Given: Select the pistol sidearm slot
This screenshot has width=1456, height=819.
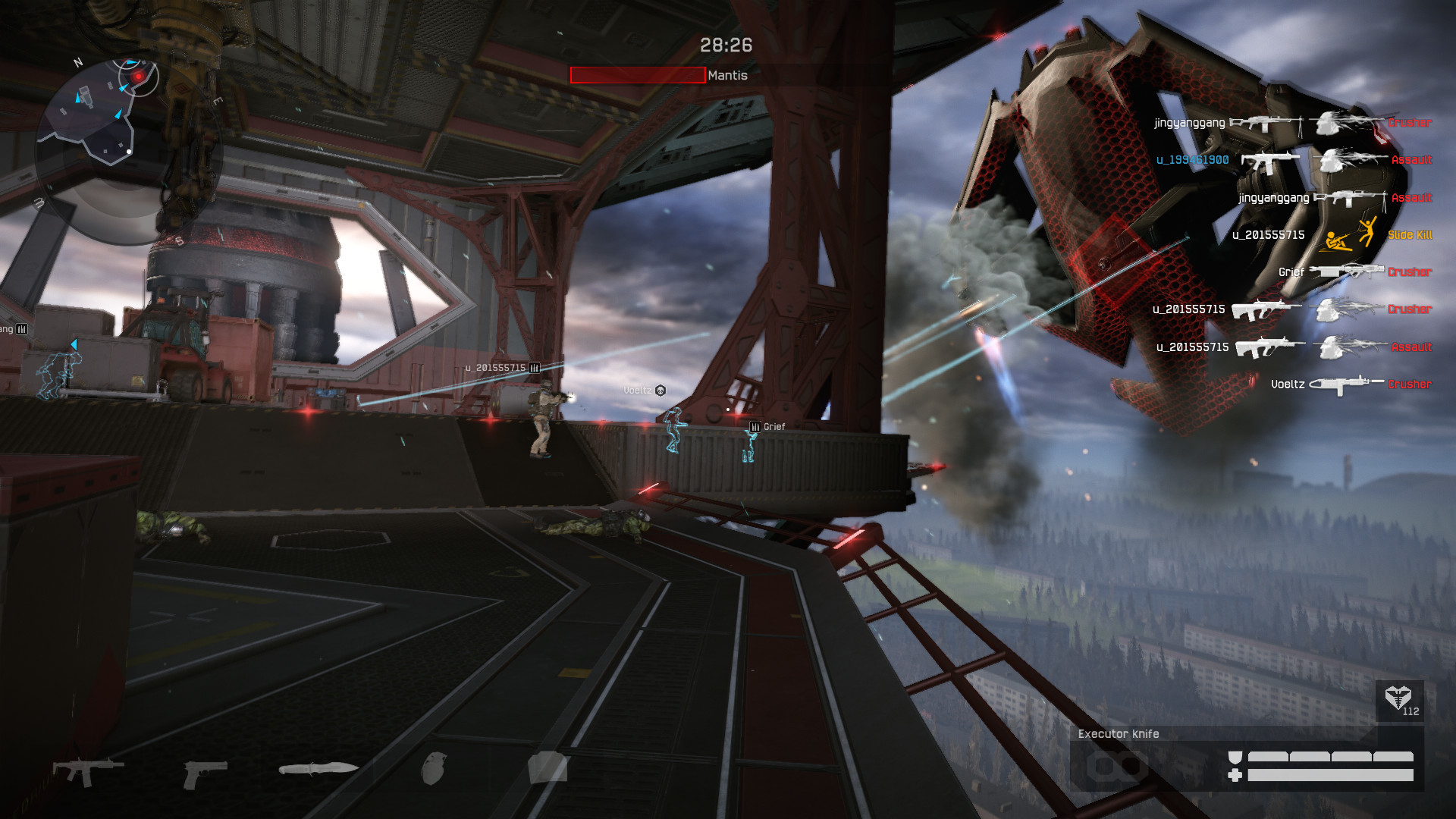Looking at the screenshot, I should 205,773.
